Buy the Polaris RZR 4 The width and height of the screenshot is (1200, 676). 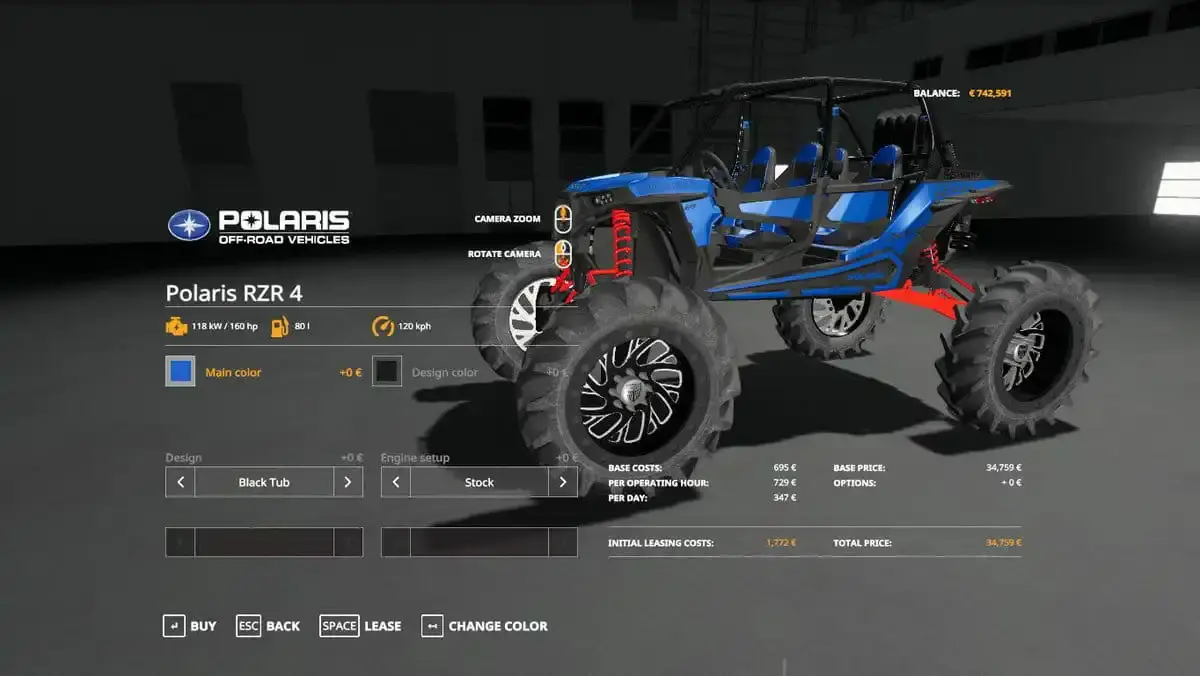(x=190, y=626)
